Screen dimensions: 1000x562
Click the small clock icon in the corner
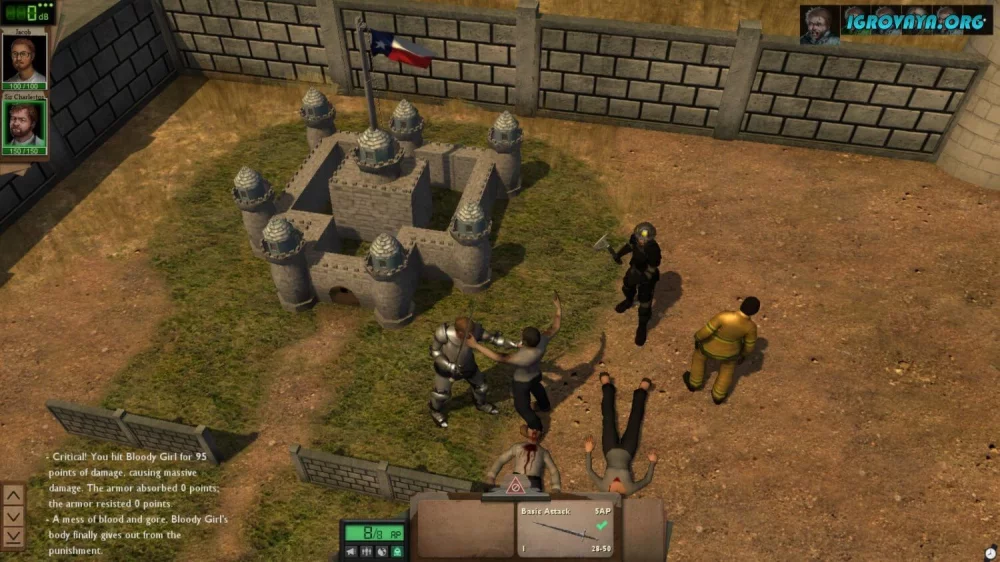click(989, 552)
